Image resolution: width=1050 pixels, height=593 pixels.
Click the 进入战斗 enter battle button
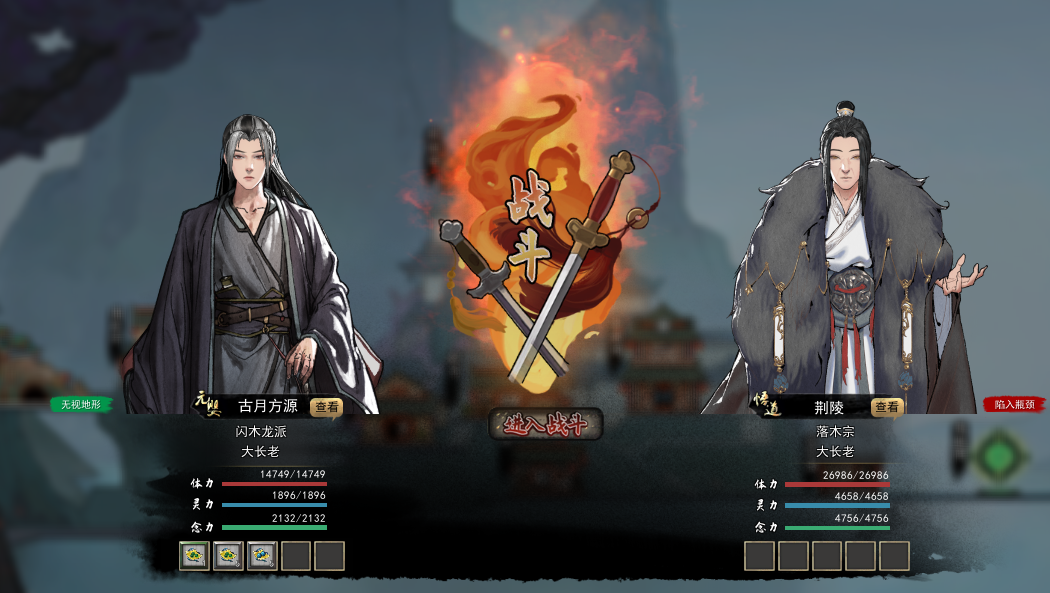point(545,424)
